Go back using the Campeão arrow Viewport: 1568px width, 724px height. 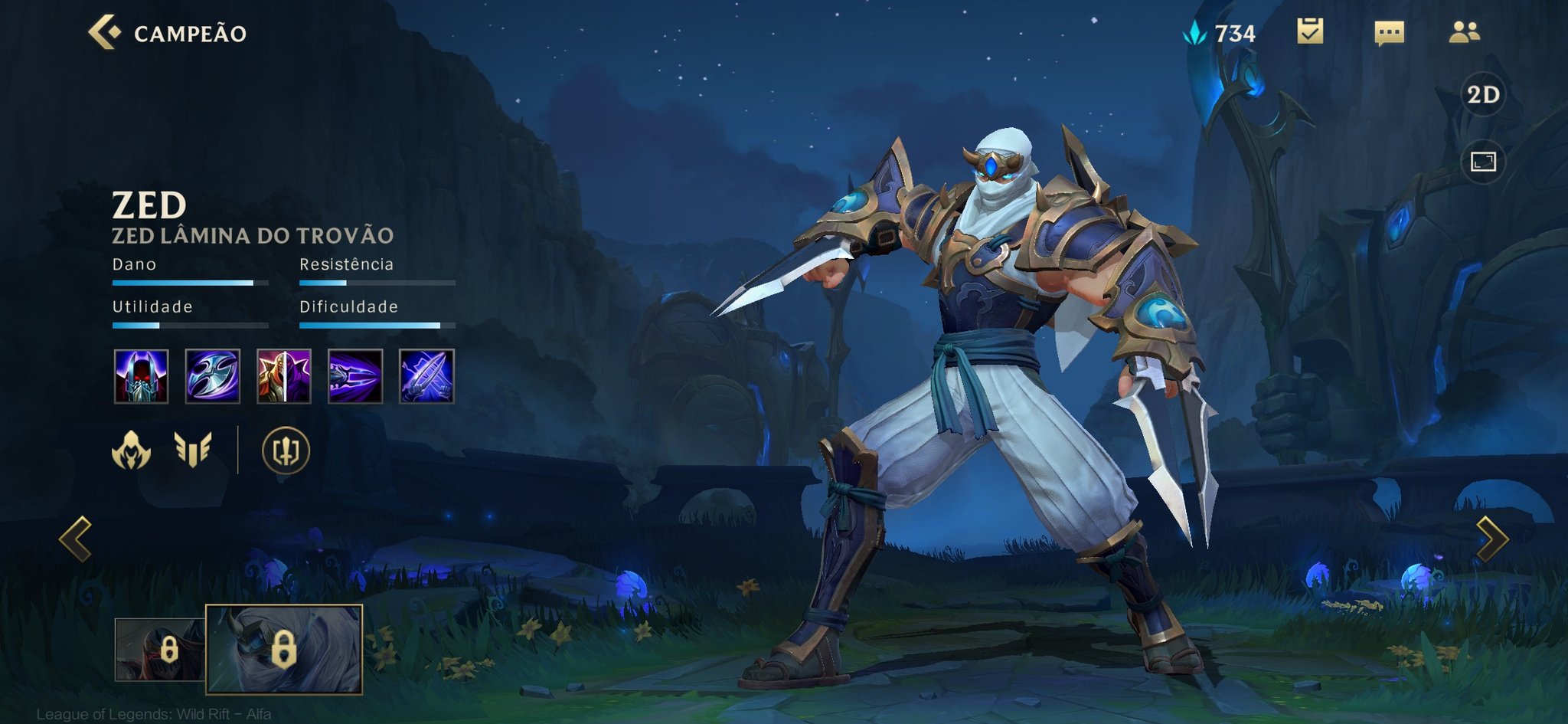[105, 32]
